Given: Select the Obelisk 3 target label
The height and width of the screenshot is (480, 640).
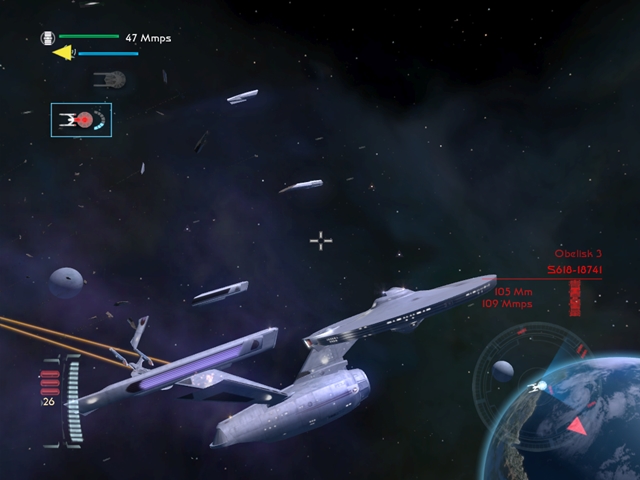Looking at the screenshot, I should coord(578,255).
